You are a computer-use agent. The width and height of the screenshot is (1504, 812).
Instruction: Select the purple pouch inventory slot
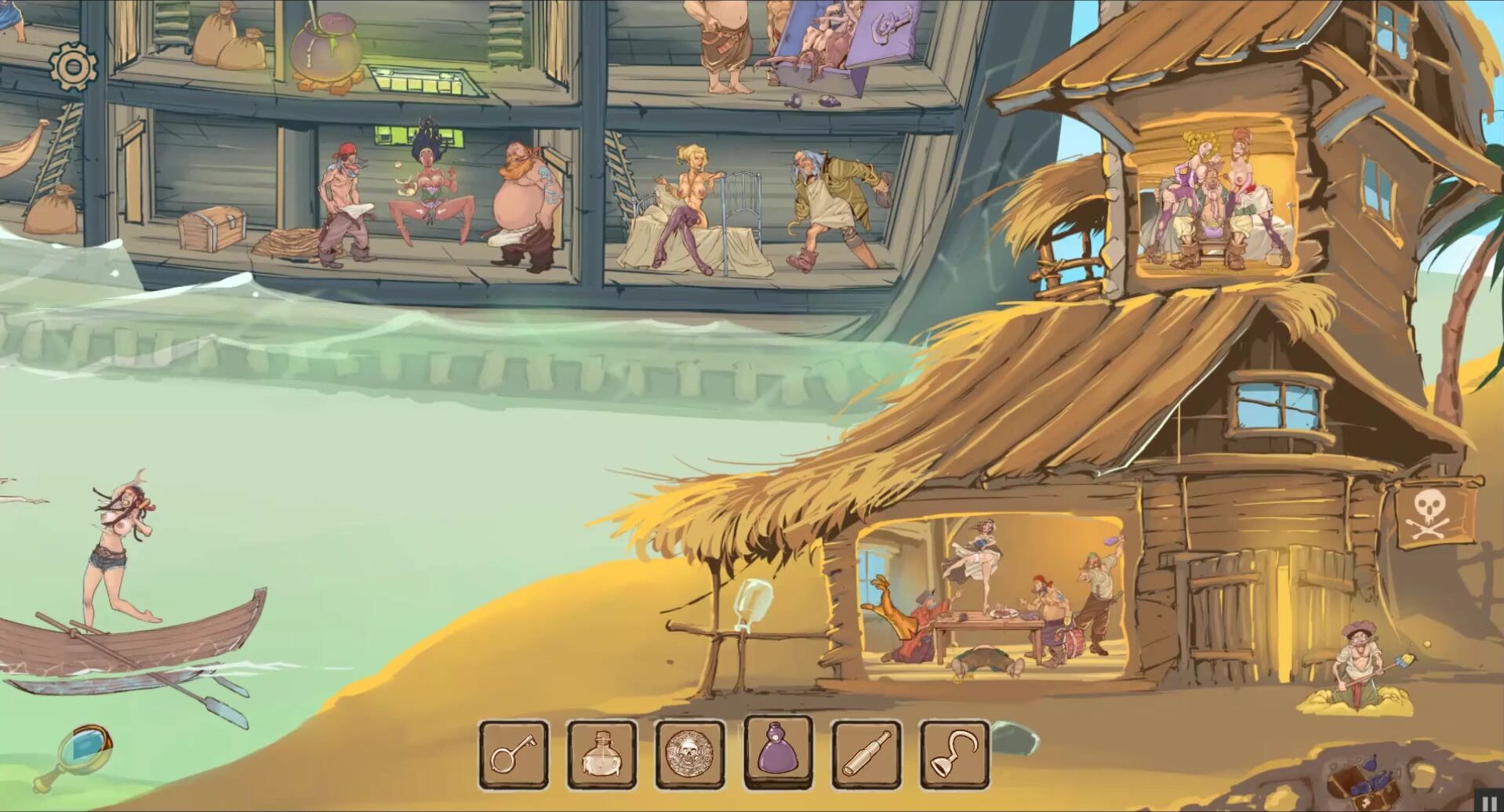[x=778, y=752]
